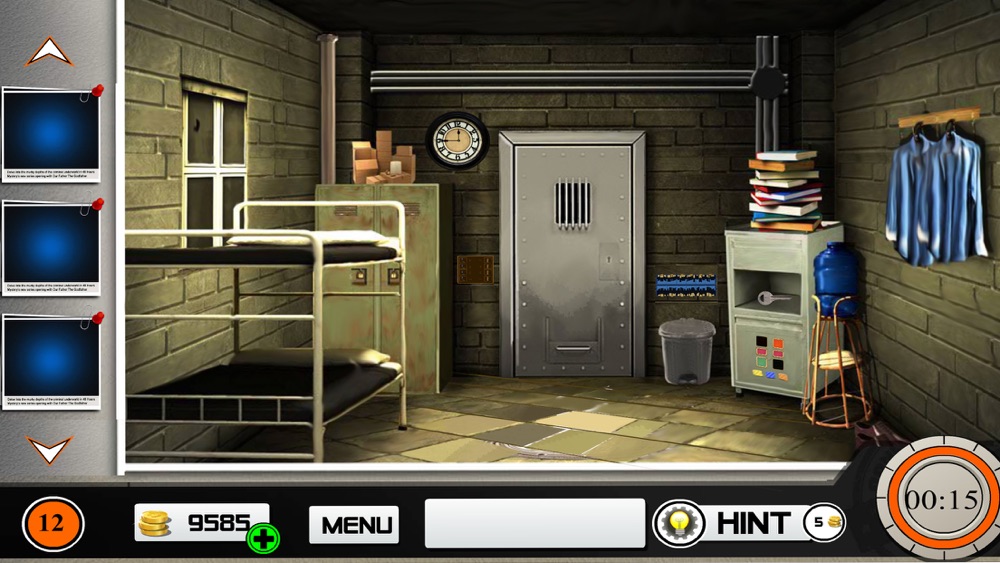Image resolution: width=1000 pixels, height=563 pixels.
Task: Add coins with the green plus button
Action: pos(264,538)
